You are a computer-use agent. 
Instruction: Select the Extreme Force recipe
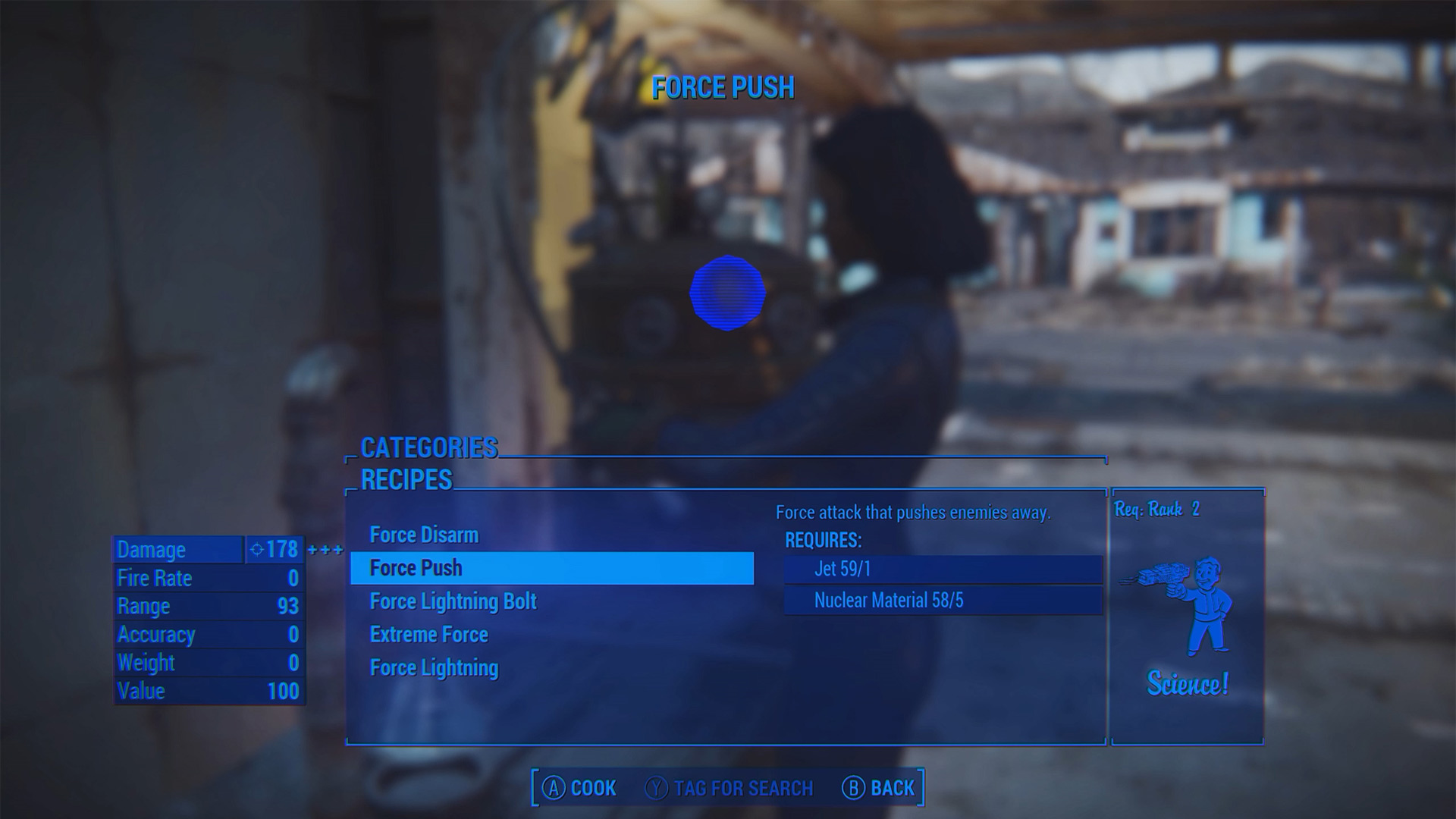click(428, 635)
